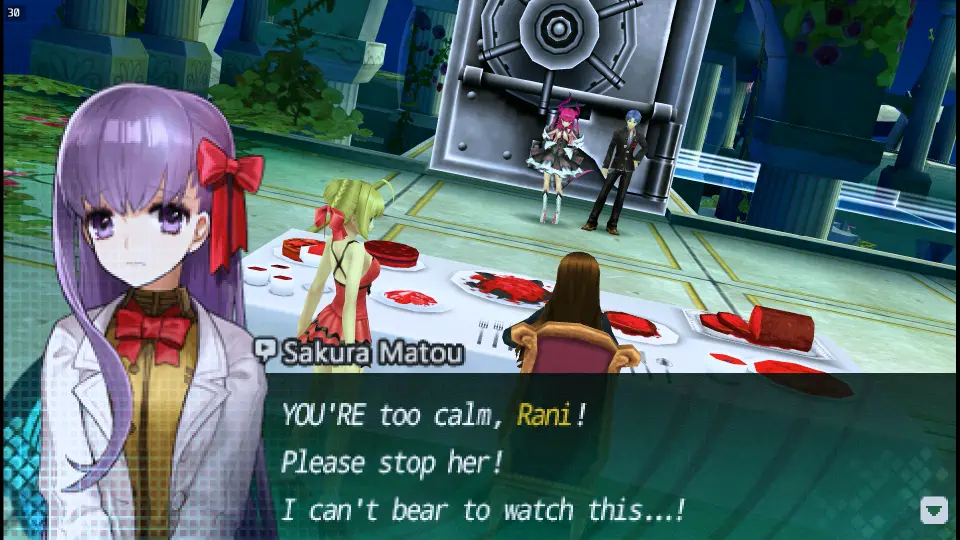
Task: Advance dialogue with the down-arrow indicator
Action: [933, 510]
